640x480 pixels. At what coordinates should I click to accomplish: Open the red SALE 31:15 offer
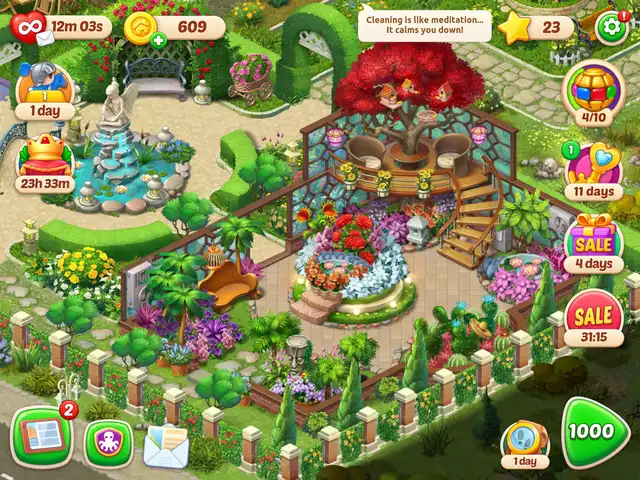pyautogui.click(x=594, y=319)
